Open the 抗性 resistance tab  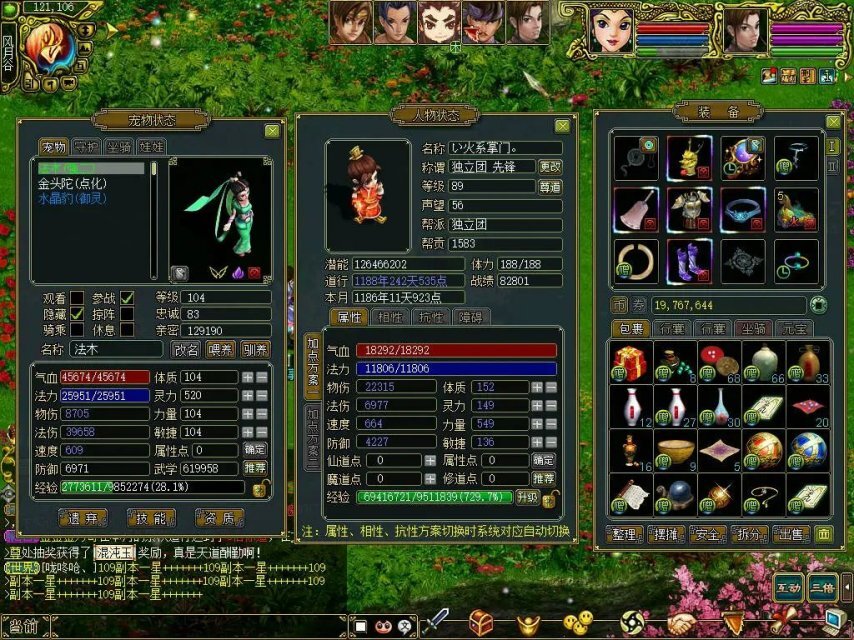point(430,317)
